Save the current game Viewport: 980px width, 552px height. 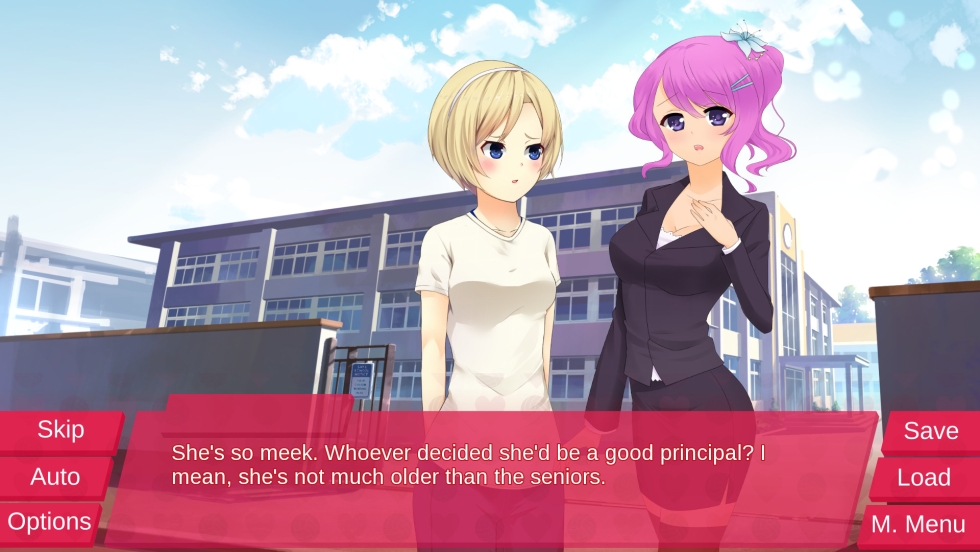(x=930, y=431)
